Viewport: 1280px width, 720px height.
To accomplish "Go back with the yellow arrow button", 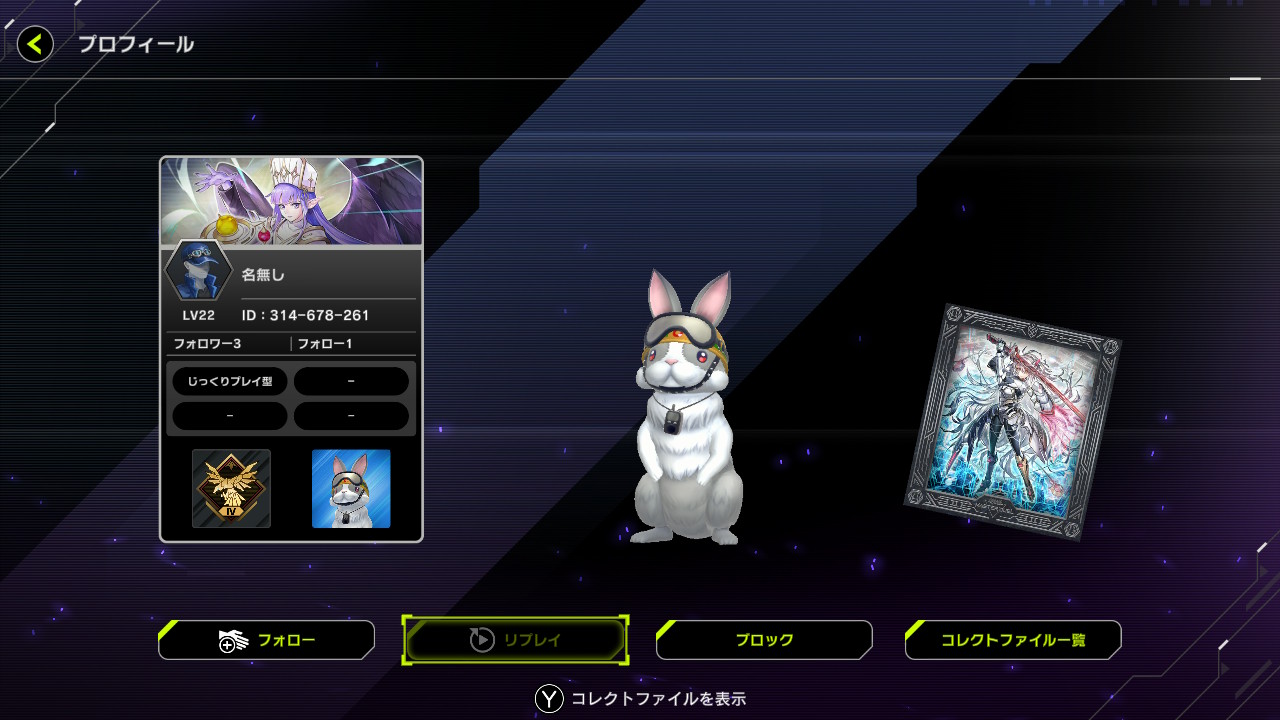I will coord(35,44).
